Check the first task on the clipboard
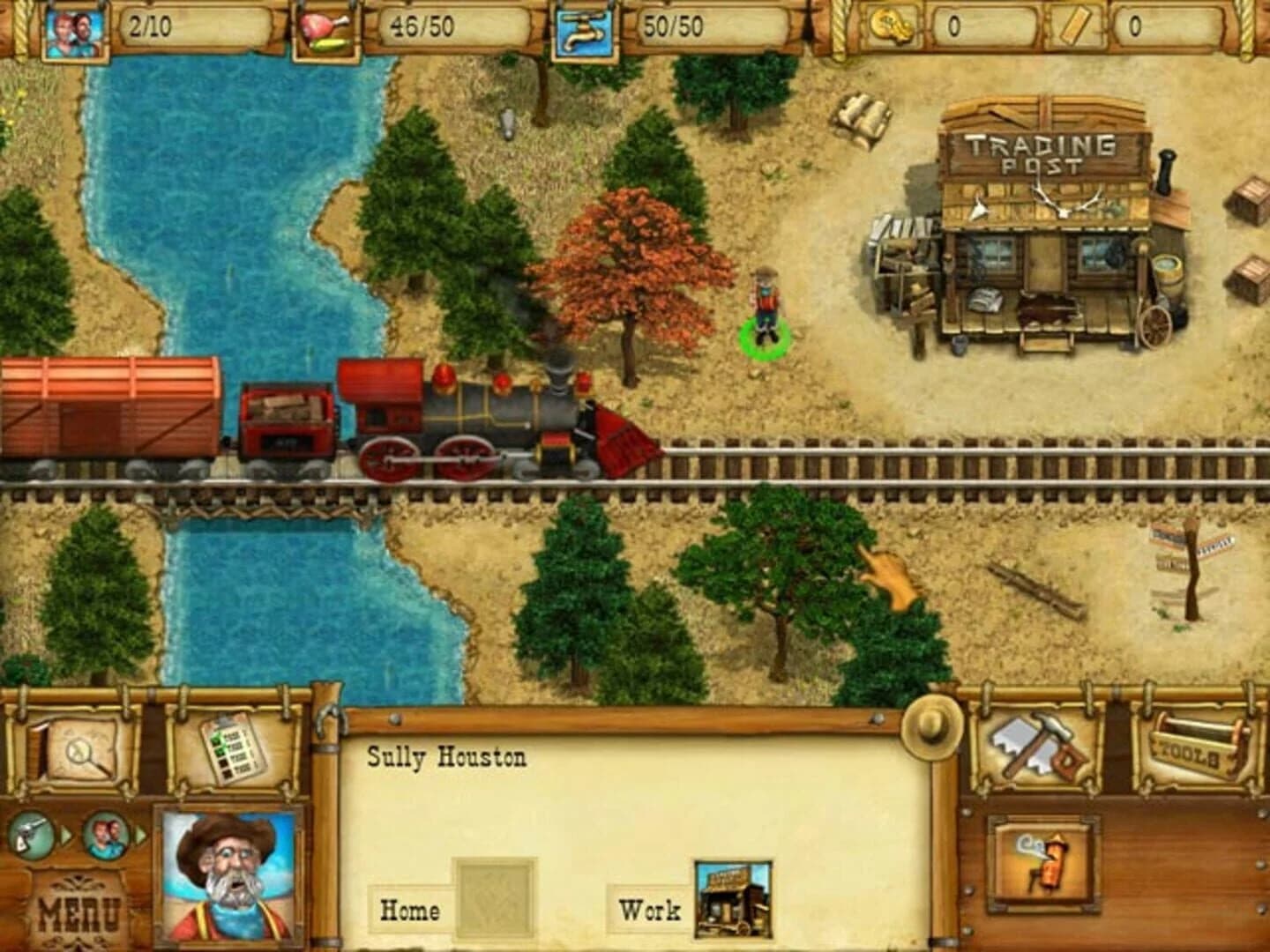 pos(217,739)
